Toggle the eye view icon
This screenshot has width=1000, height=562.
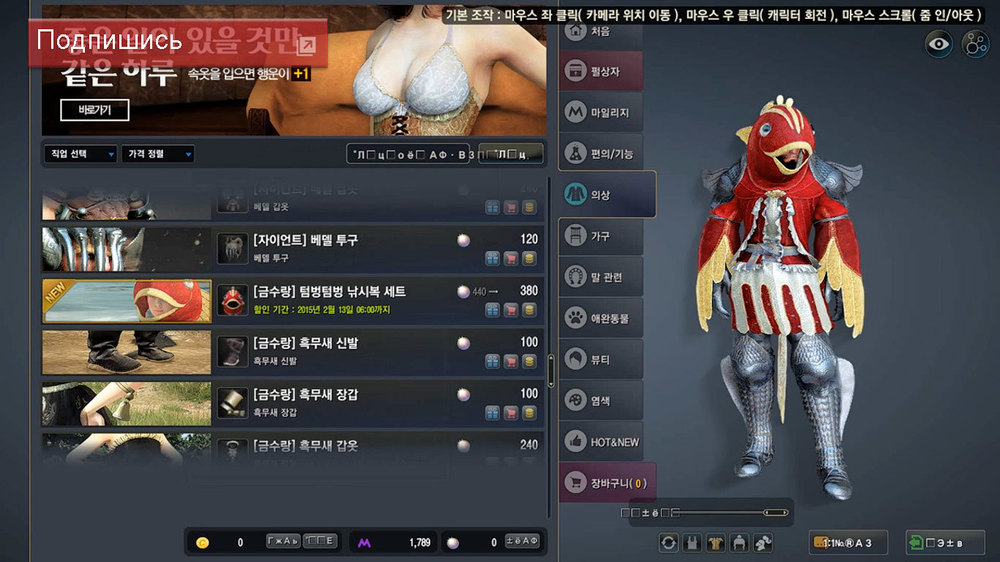938,43
